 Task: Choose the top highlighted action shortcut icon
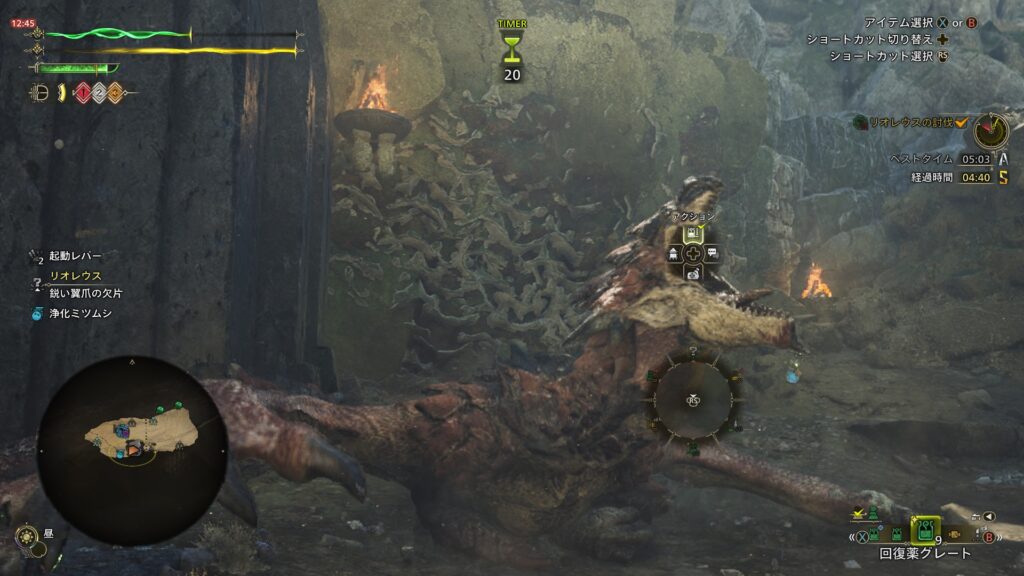pyautogui.click(x=691, y=234)
